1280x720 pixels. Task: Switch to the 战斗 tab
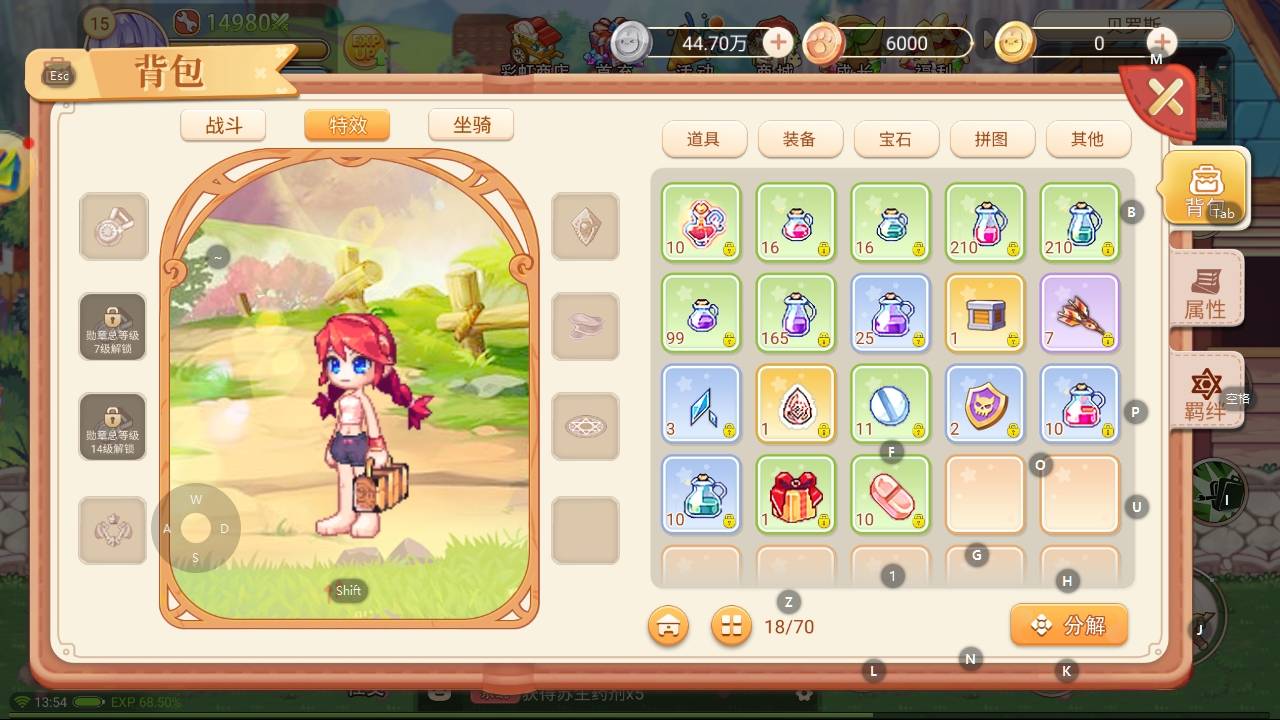point(223,125)
